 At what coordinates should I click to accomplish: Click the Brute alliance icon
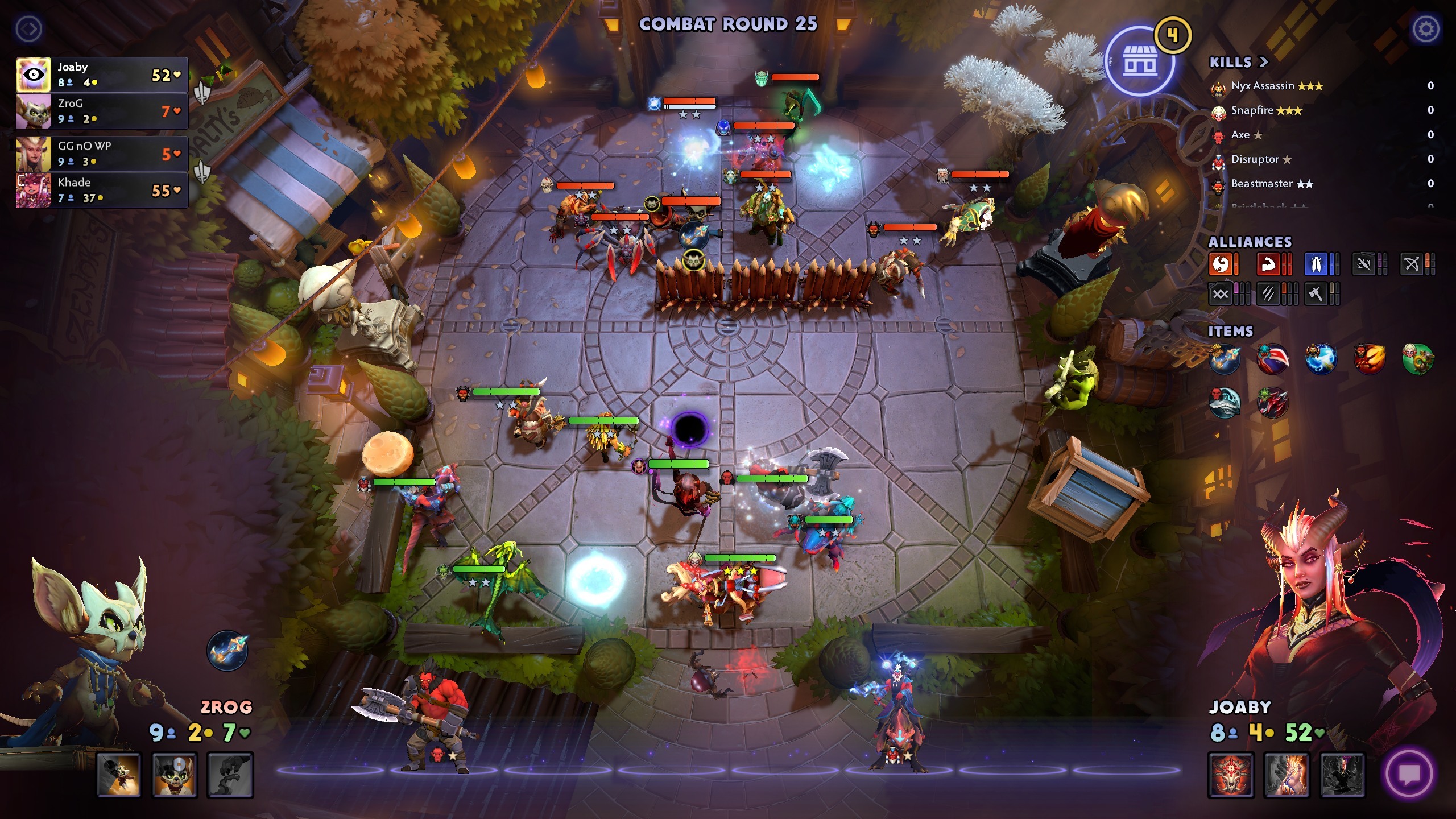tap(1269, 264)
